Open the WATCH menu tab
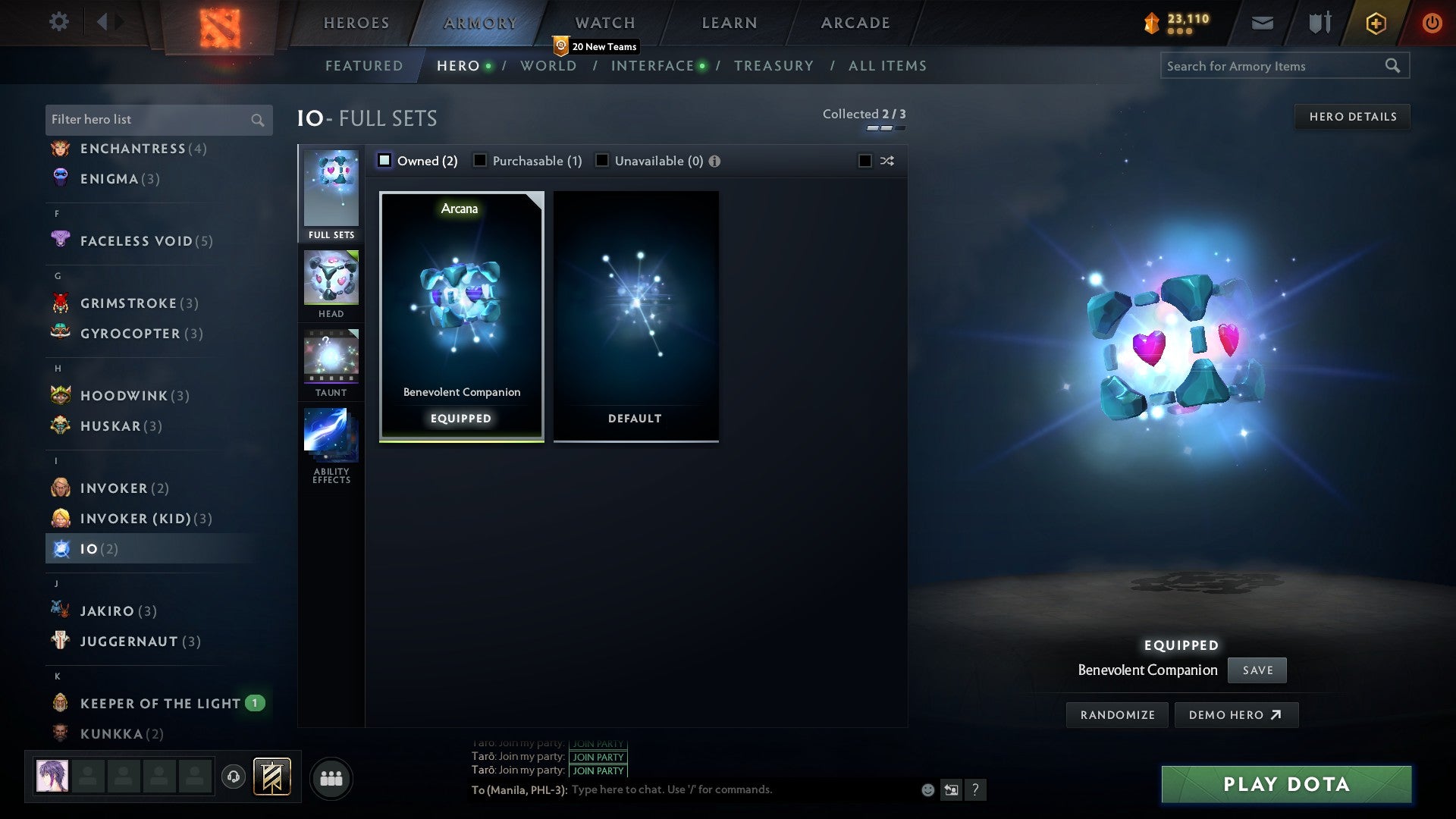Screen dimensions: 1456x819 (604, 22)
